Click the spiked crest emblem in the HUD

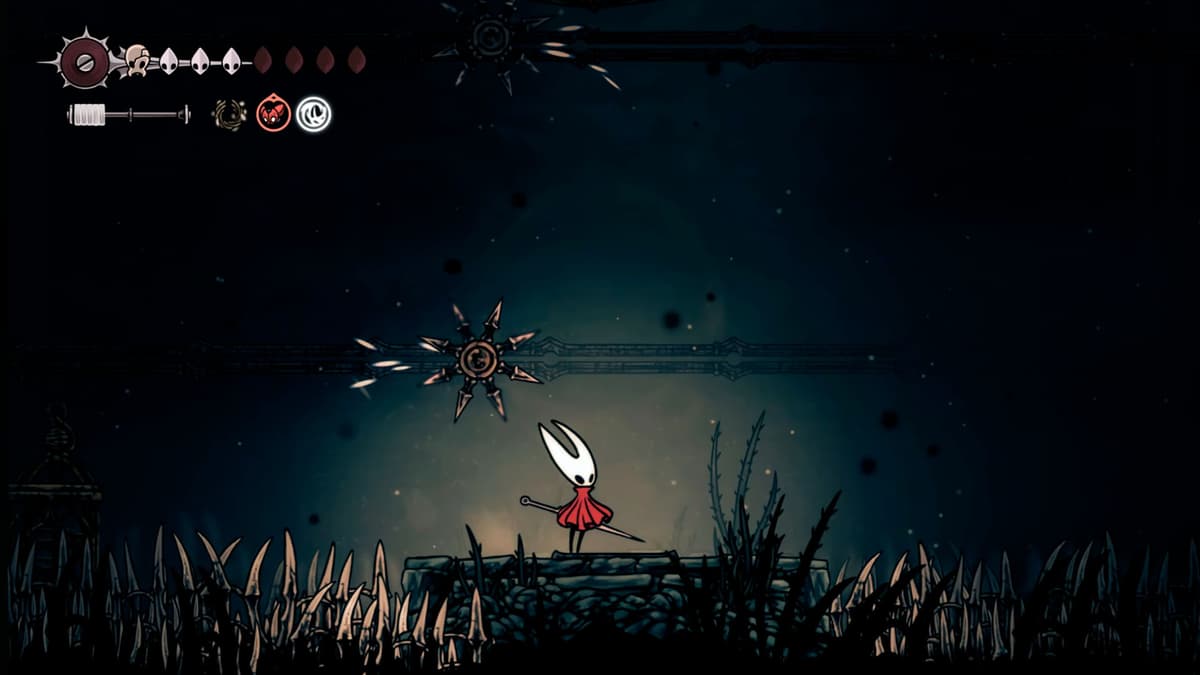(x=85, y=61)
